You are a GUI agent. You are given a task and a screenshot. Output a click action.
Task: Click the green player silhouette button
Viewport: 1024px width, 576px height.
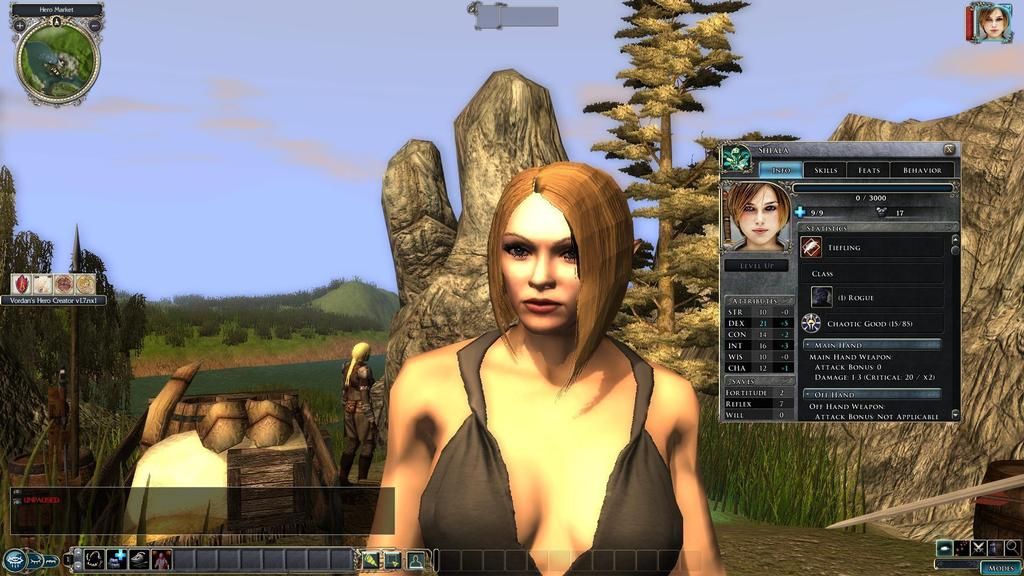click(x=415, y=560)
